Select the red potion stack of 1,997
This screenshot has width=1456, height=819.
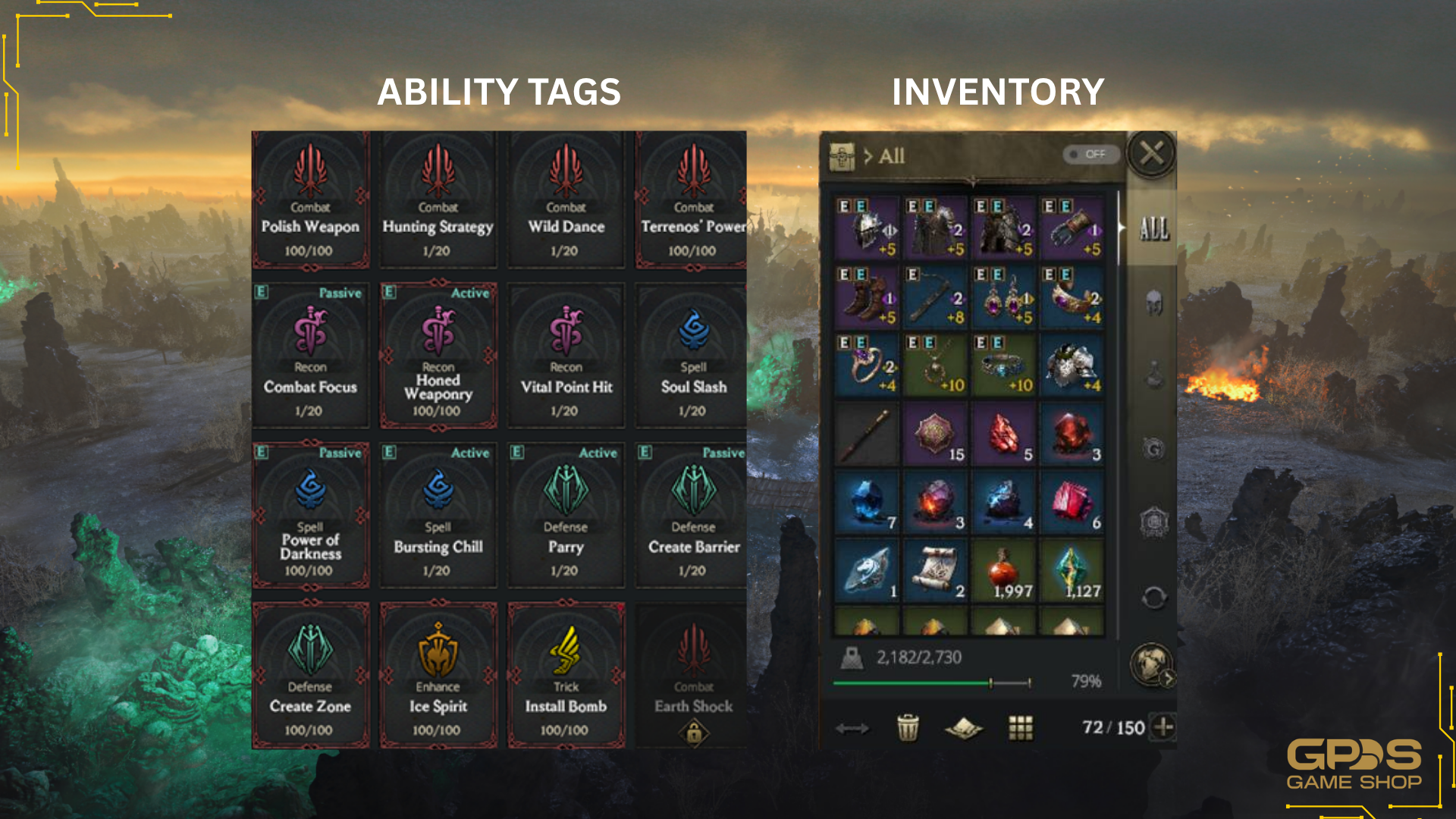[x=1003, y=570]
